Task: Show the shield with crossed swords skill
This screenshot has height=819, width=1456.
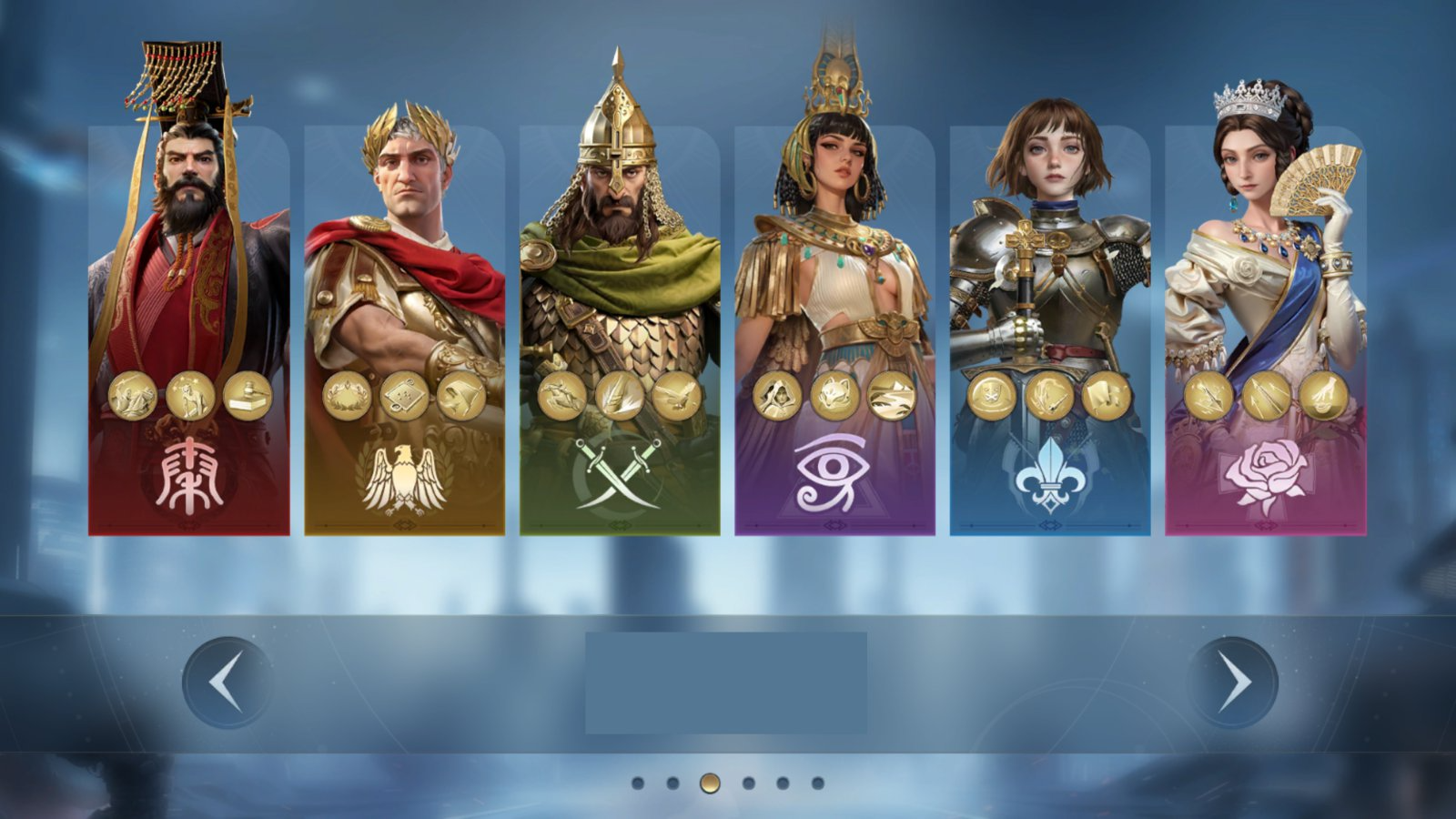Action: click(x=992, y=396)
